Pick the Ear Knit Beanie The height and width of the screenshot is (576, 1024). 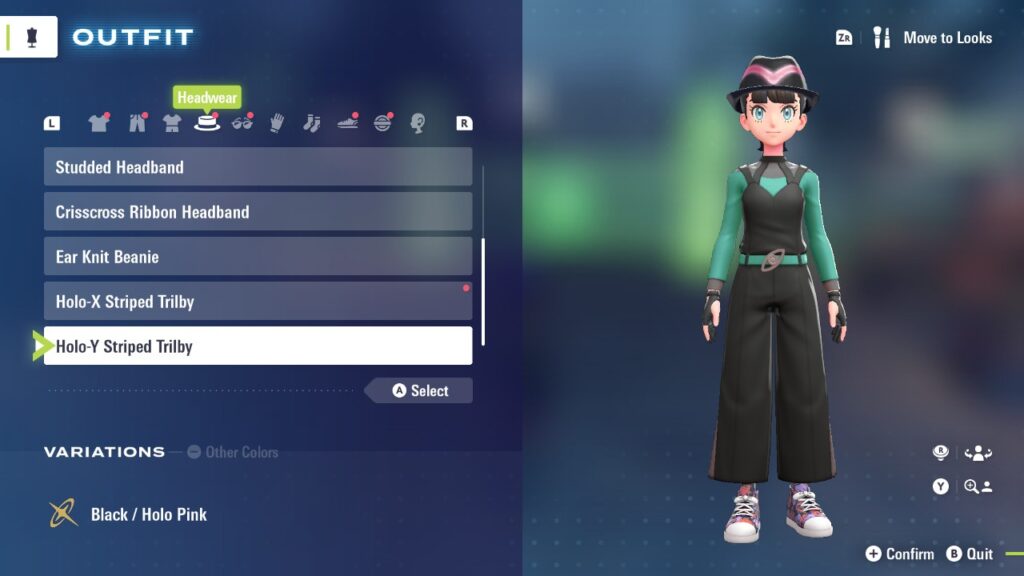257,257
